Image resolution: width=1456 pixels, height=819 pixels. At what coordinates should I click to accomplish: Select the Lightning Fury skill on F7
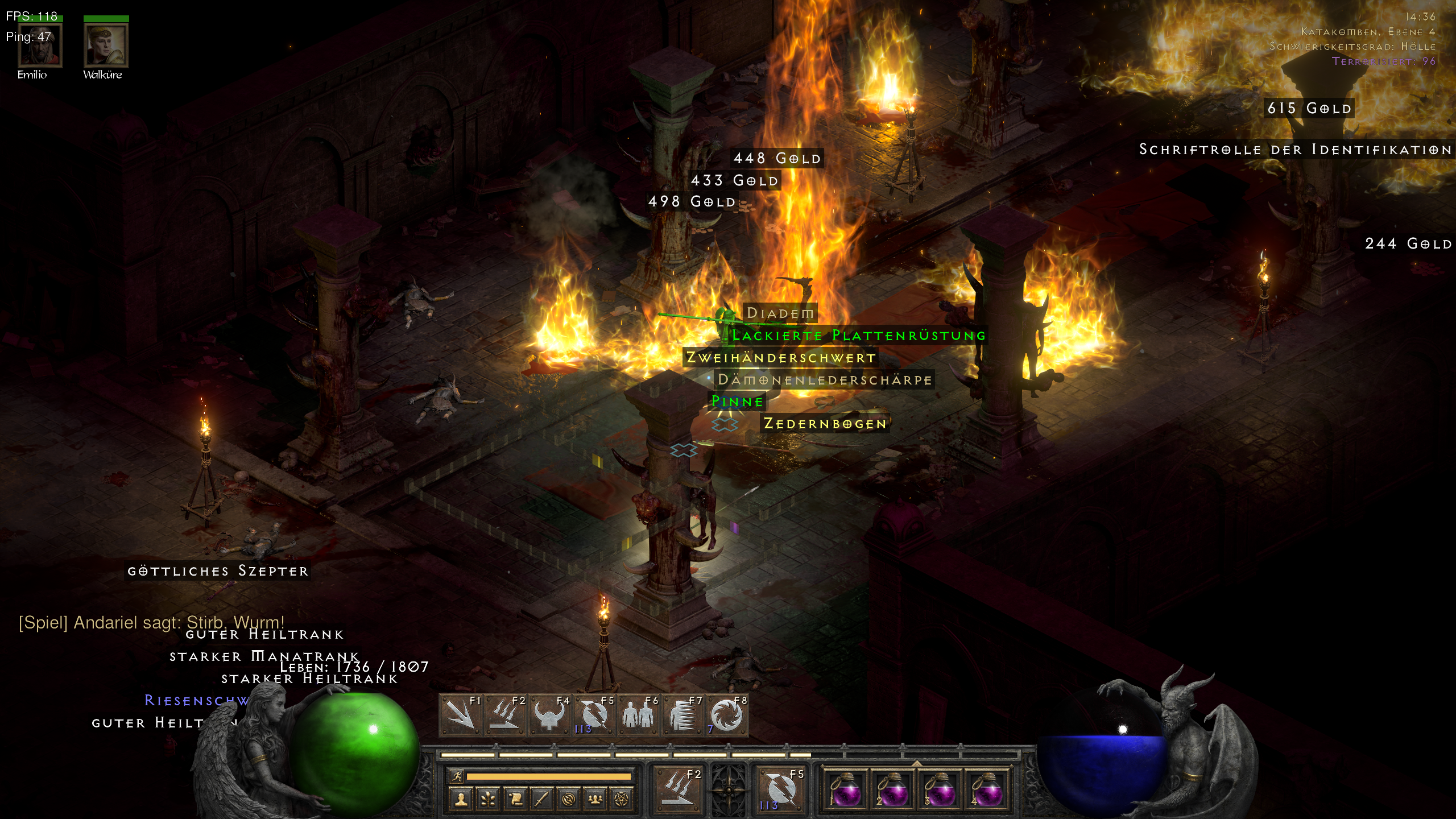click(x=682, y=715)
